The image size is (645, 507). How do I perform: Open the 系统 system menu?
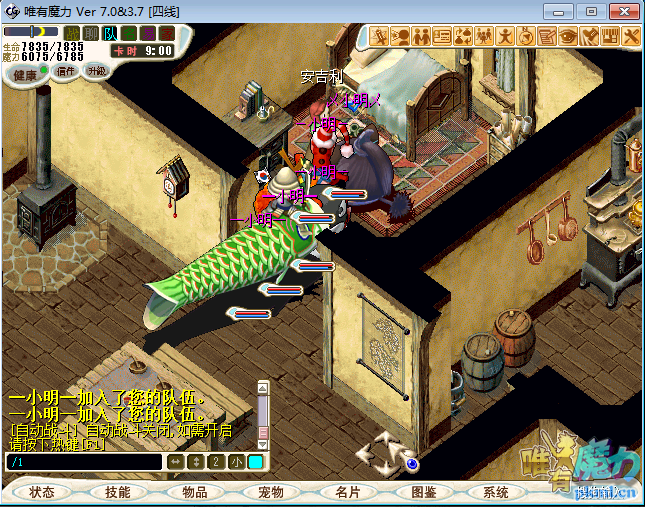point(496,492)
